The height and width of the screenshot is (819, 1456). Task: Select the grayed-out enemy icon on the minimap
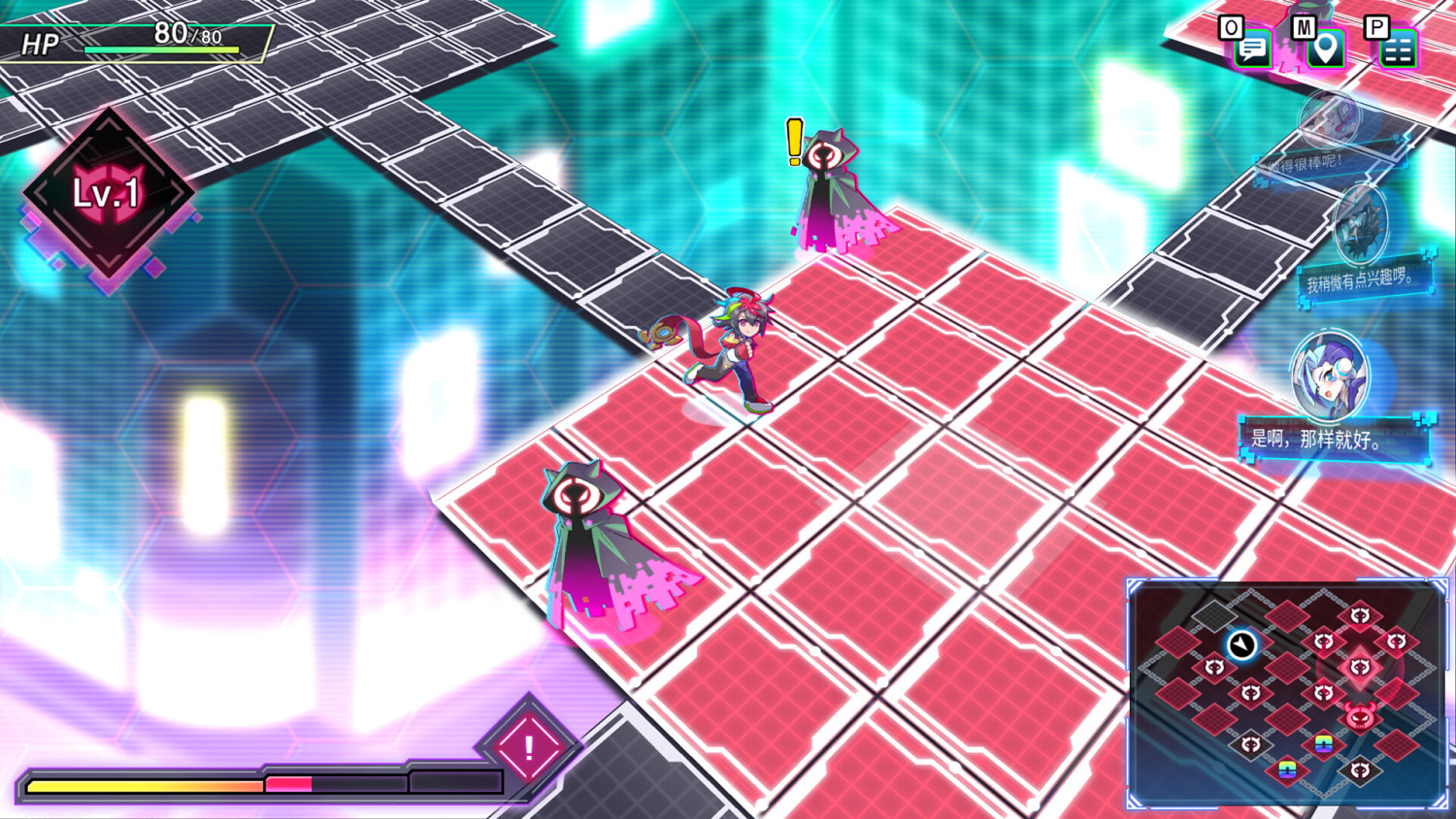1252,743
